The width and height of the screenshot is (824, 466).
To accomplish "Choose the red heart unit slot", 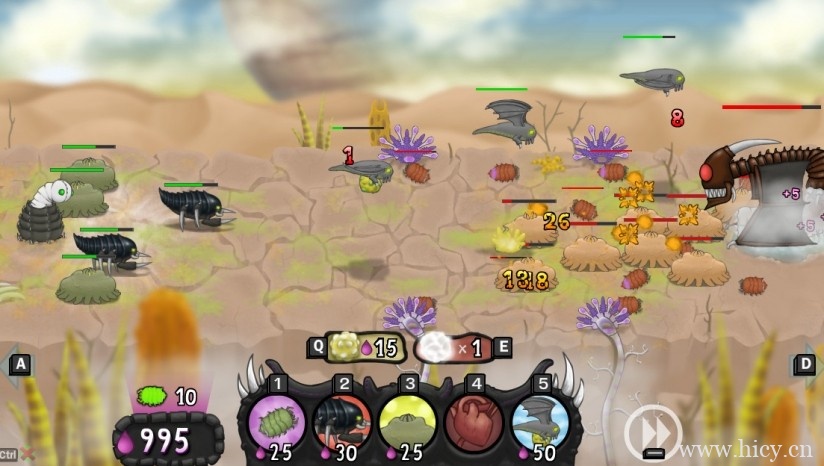I will (474, 420).
